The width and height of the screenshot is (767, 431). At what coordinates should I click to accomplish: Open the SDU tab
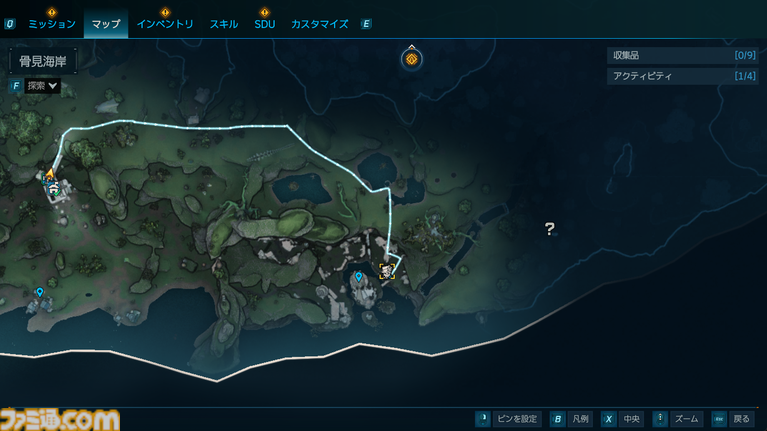pyautogui.click(x=265, y=23)
